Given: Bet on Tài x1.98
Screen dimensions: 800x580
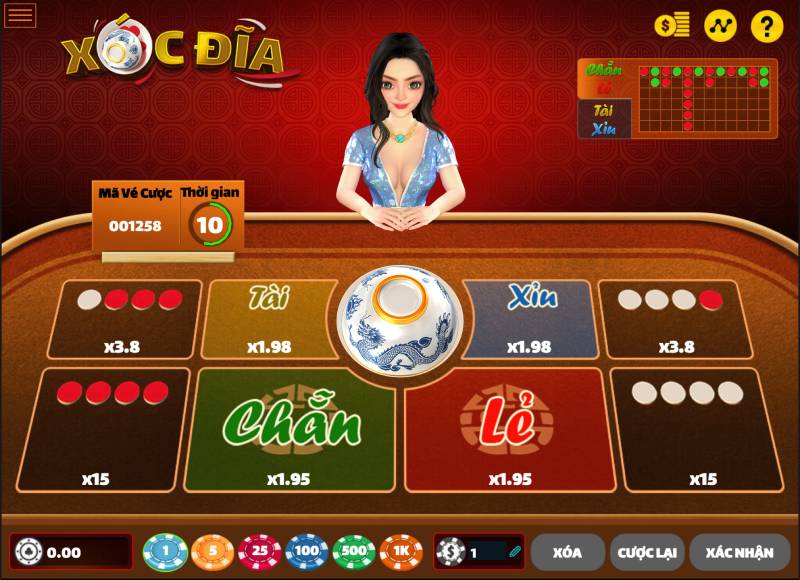Looking at the screenshot, I should (268, 320).
